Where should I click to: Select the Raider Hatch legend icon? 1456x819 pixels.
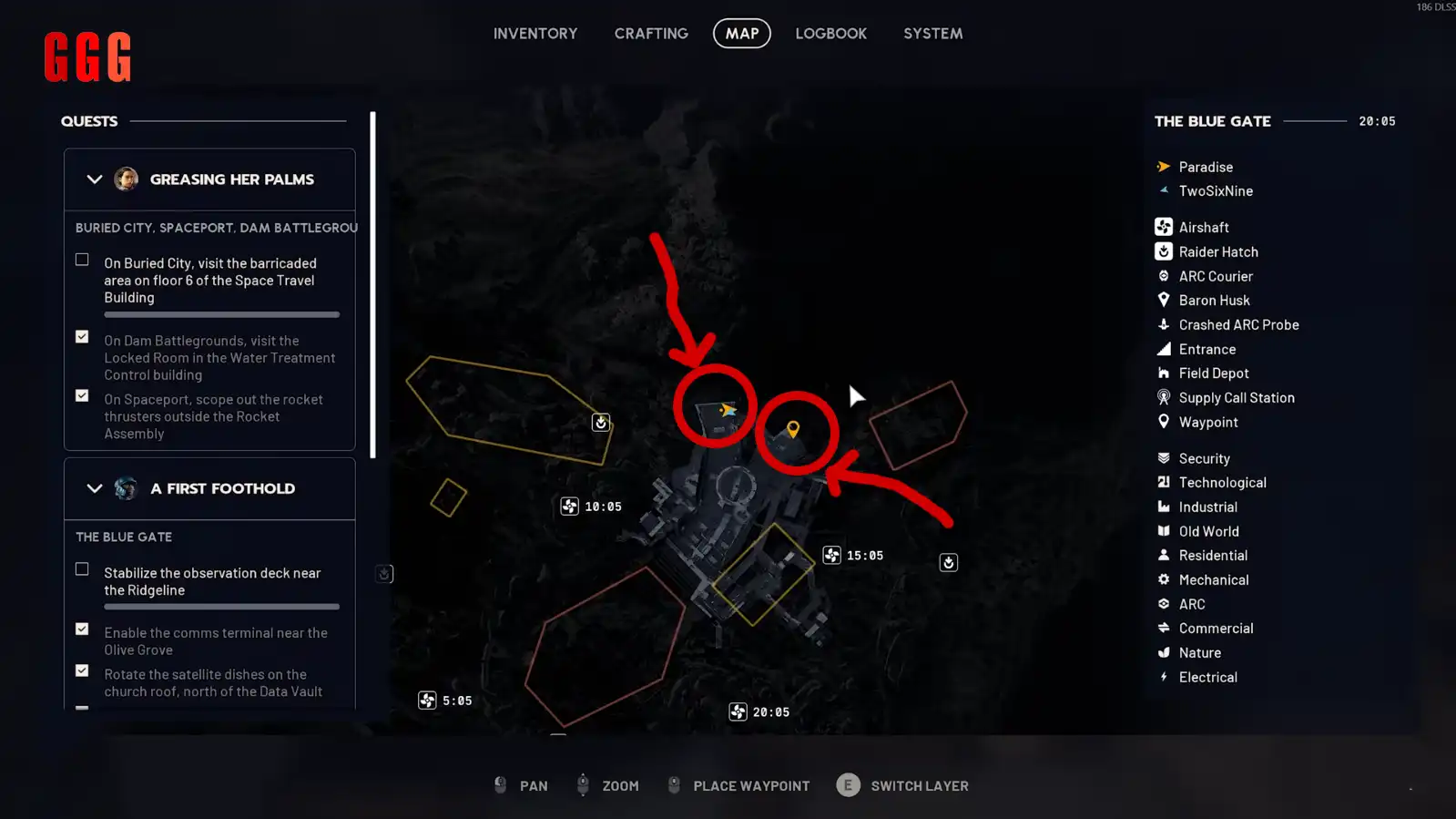(x=1164, y=251)
